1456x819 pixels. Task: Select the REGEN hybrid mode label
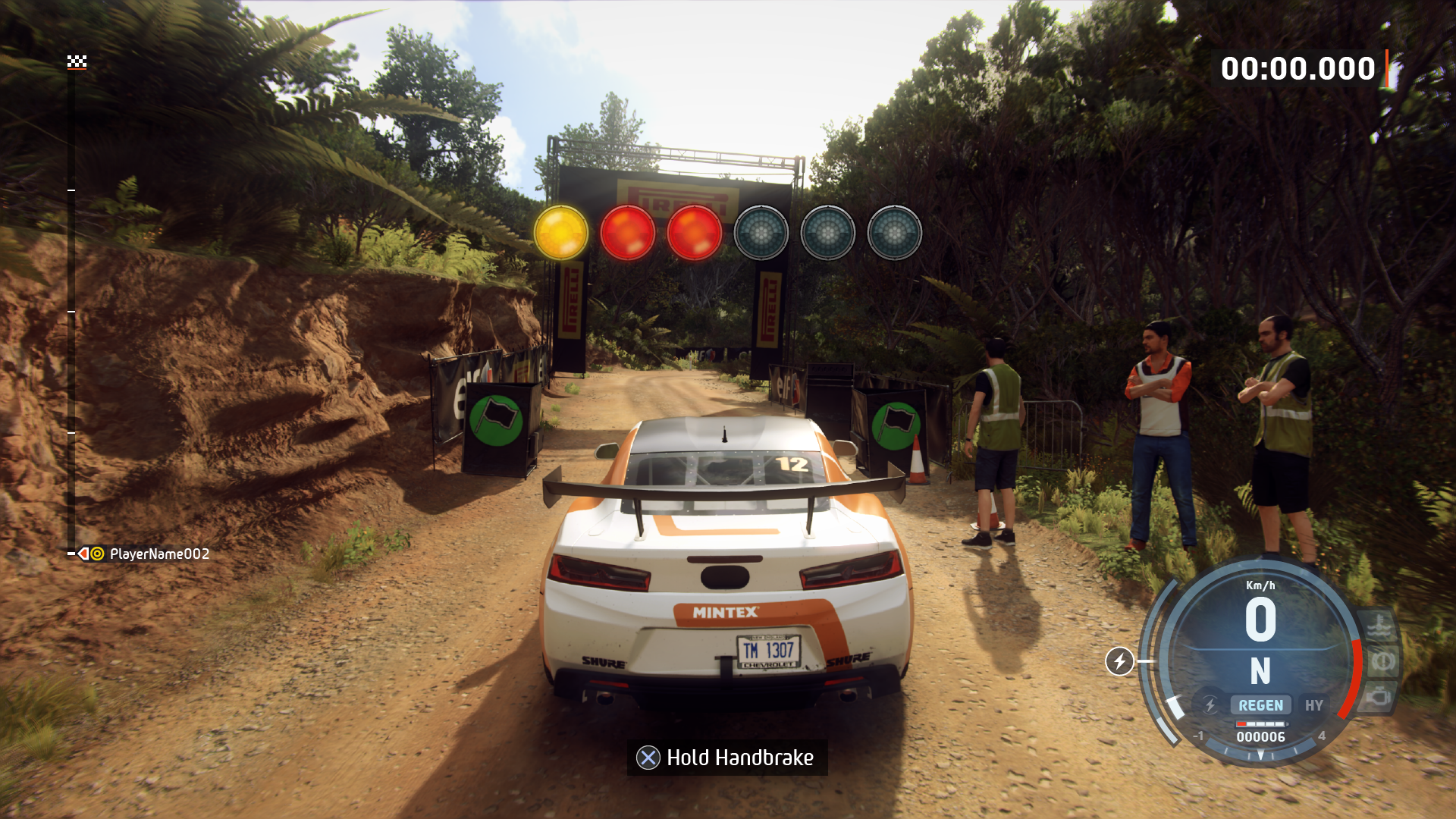click(x=1260, y=705)
